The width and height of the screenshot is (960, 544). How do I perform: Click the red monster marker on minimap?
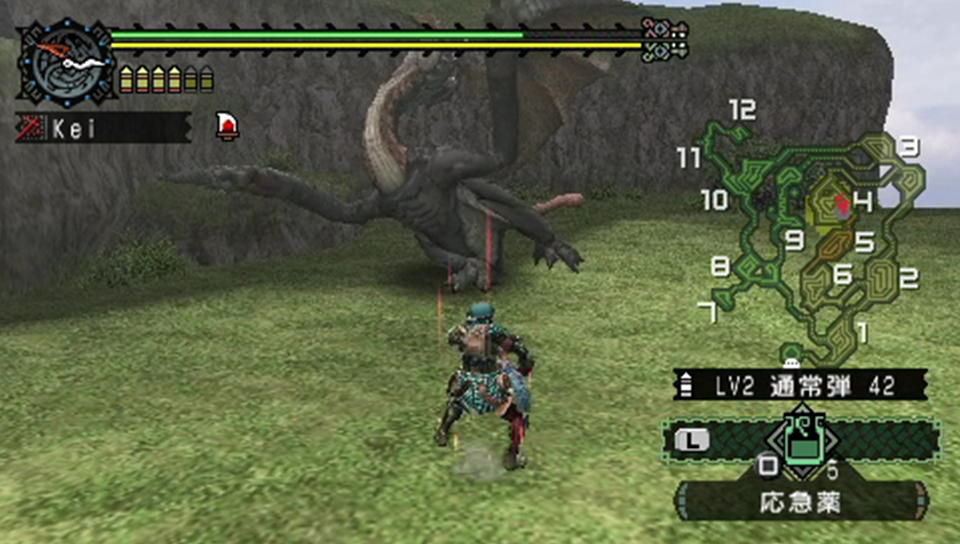[x=843, y=205]
